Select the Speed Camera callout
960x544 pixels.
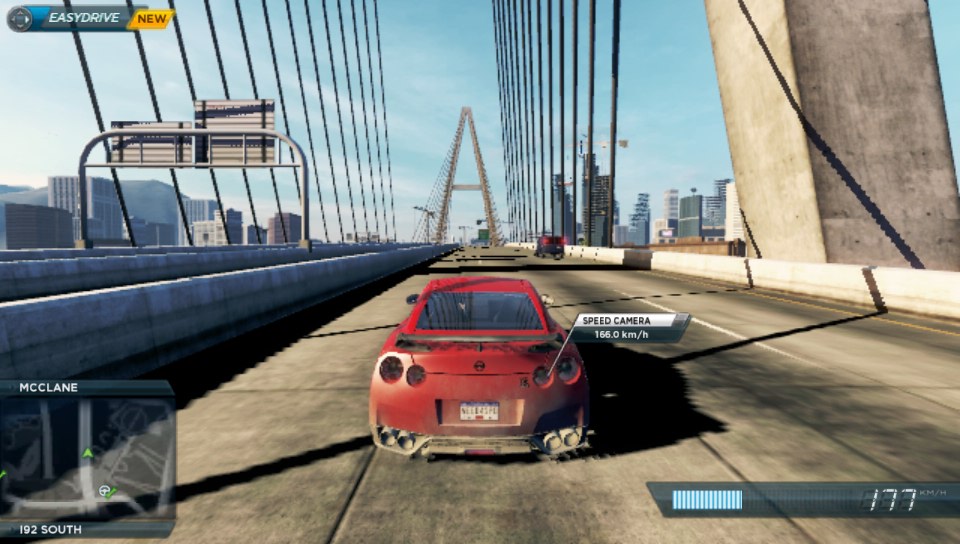(x=630, y=328)
